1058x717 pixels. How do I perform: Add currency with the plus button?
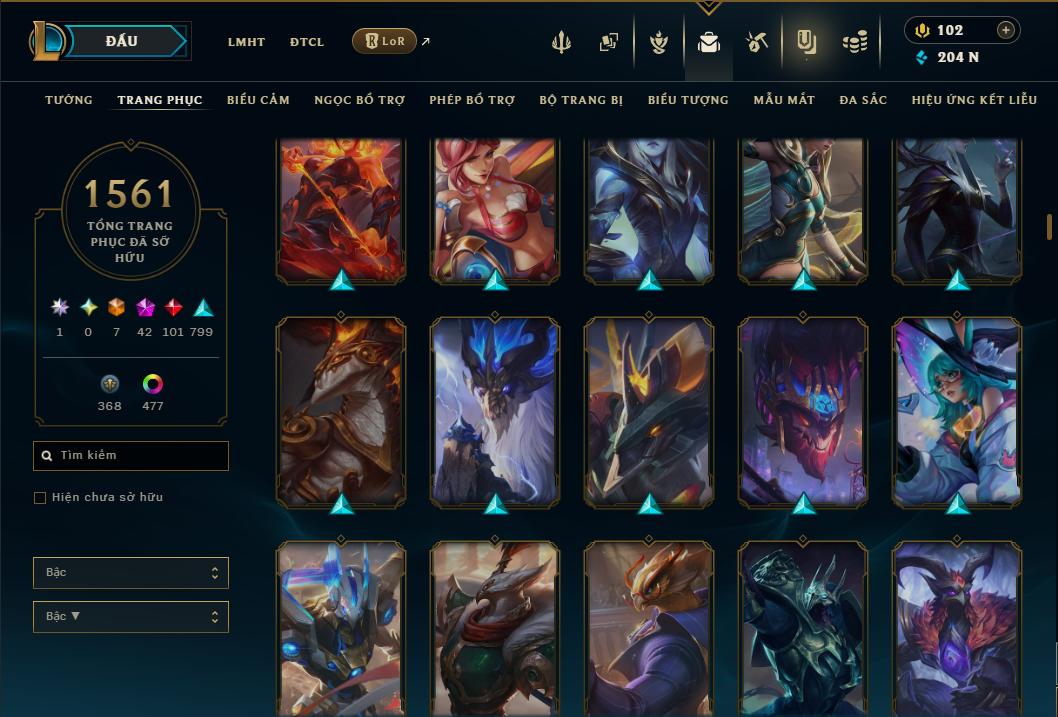tap(1006, 30)
